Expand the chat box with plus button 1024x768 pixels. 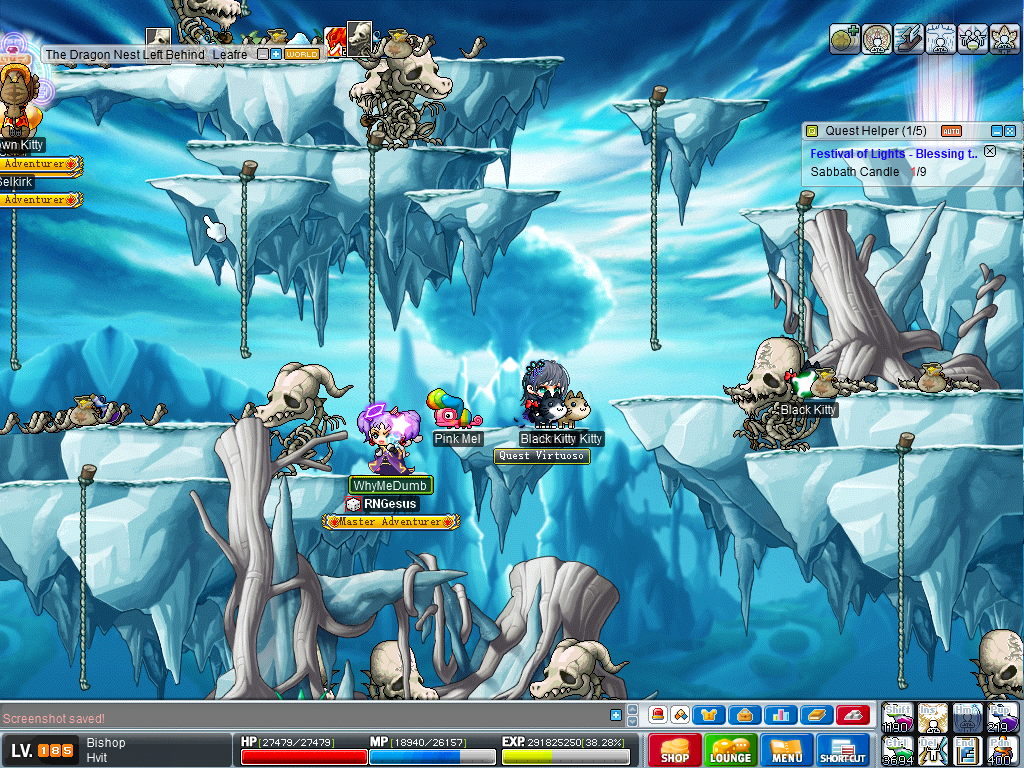click(616, 715)
